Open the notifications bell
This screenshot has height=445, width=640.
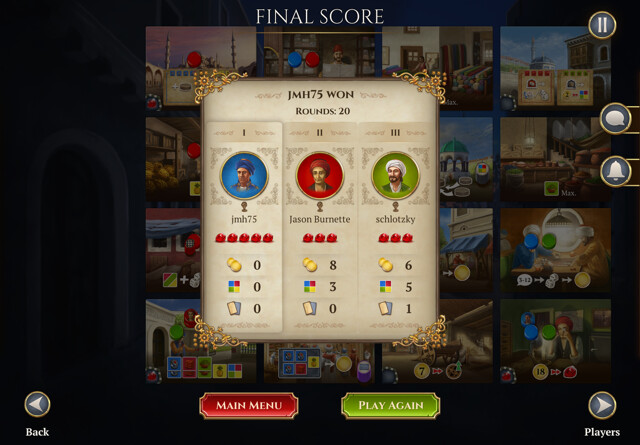pos(614,171)
